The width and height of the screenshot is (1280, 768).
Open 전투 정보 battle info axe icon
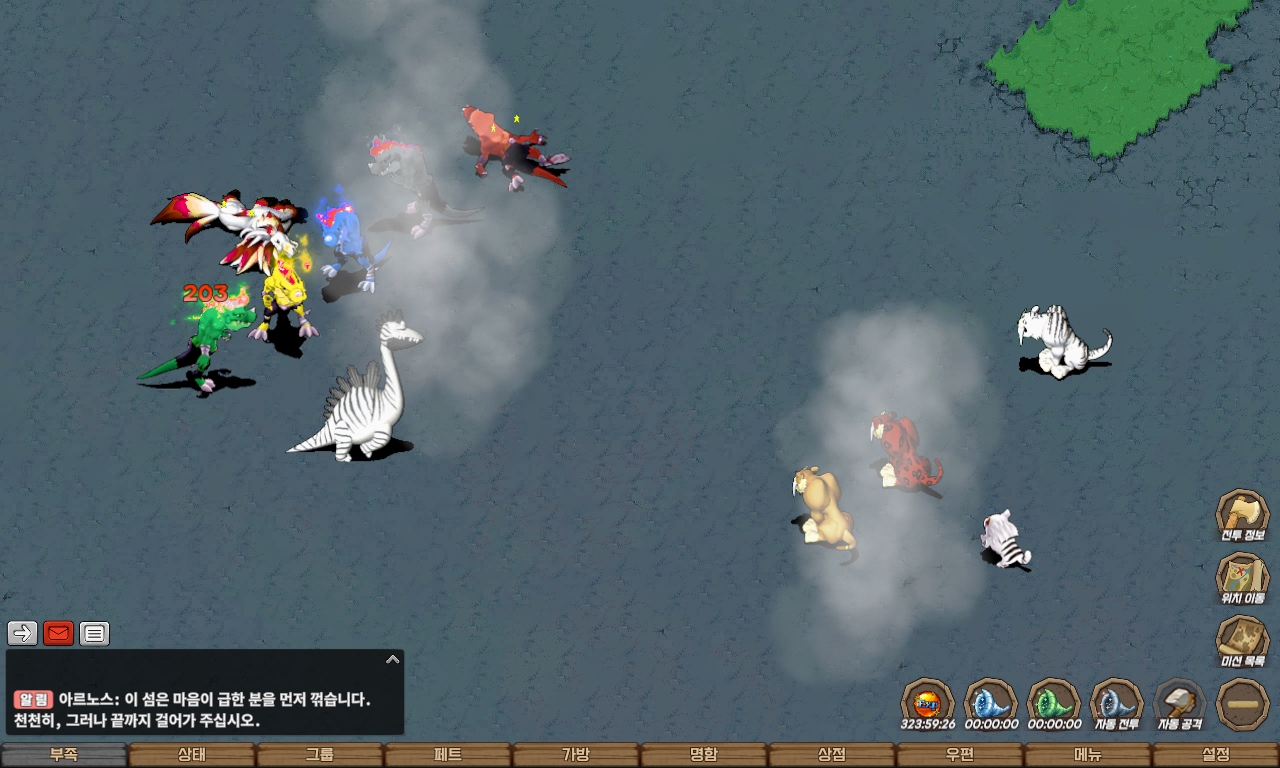point(1242,515)
